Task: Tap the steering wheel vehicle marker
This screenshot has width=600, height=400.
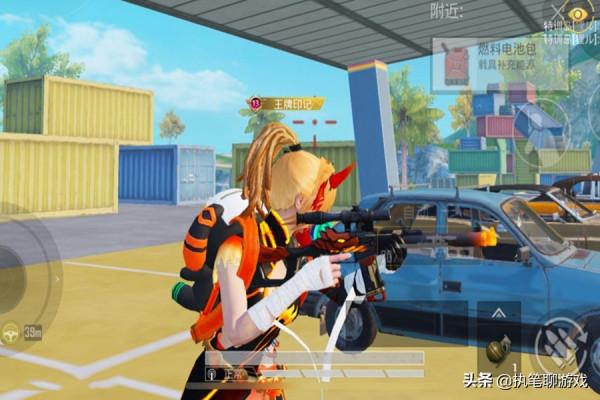Action: click(12, 333)
